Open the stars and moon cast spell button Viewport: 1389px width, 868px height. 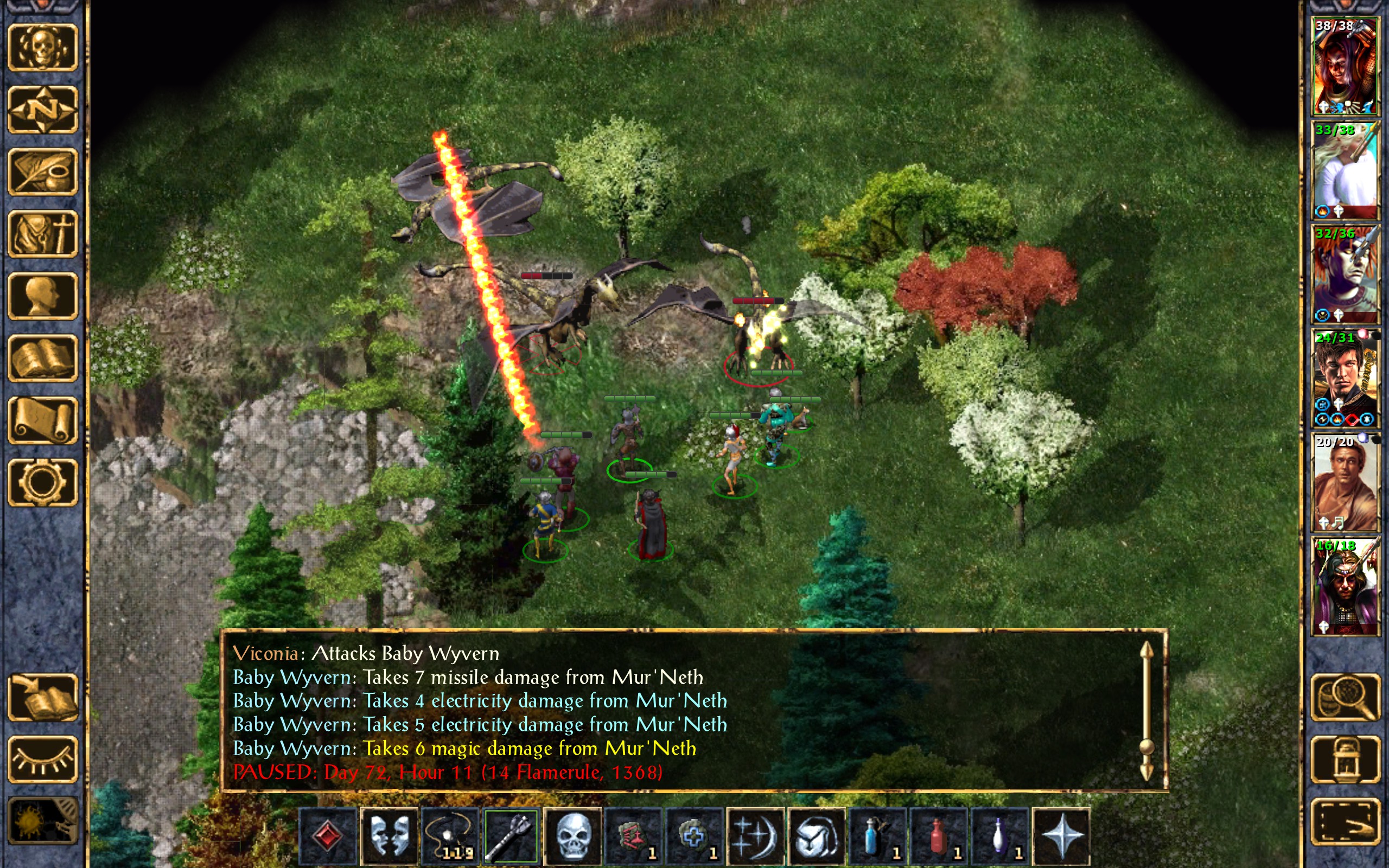pyautogui.click(x=755, y=835)
